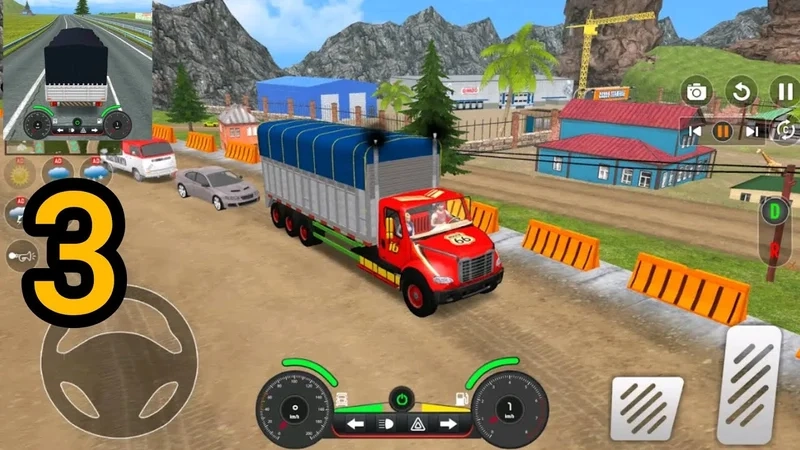Screen dimensions: 800x450
Task: Shift the gear selector to D
Action: 774,211
